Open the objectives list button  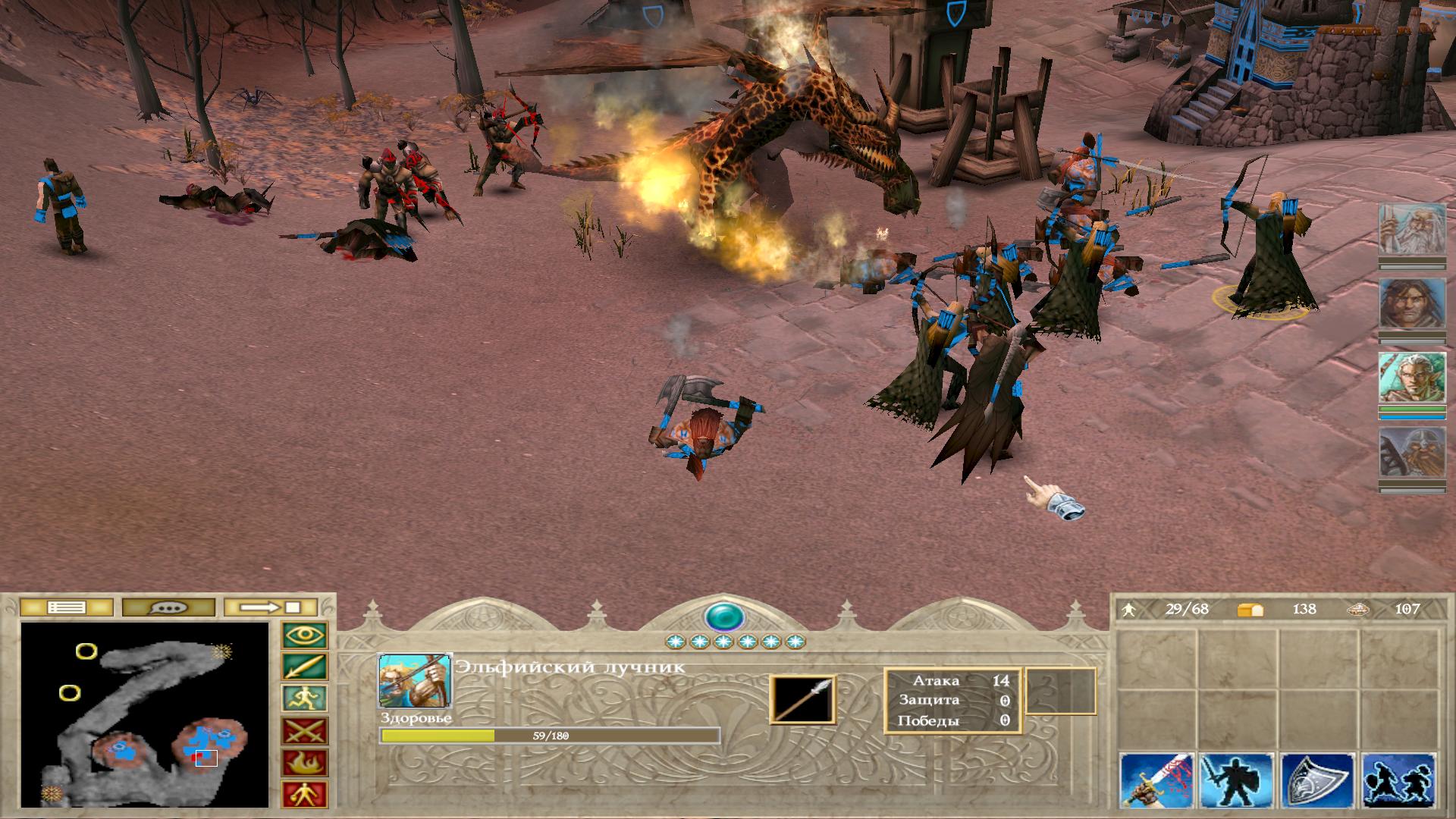coord(66,607)
